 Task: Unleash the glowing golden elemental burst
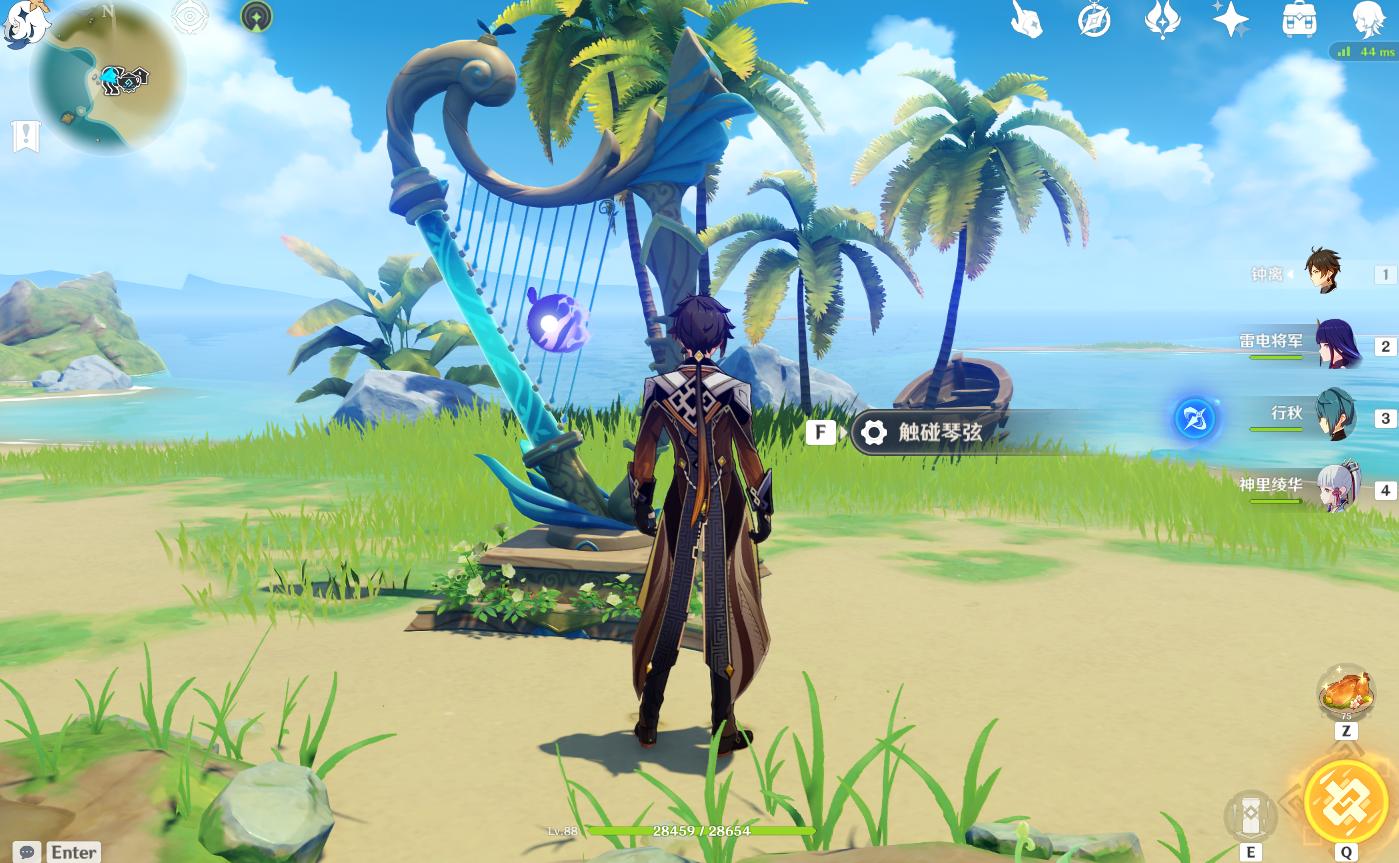click(x=1346, y=801)
